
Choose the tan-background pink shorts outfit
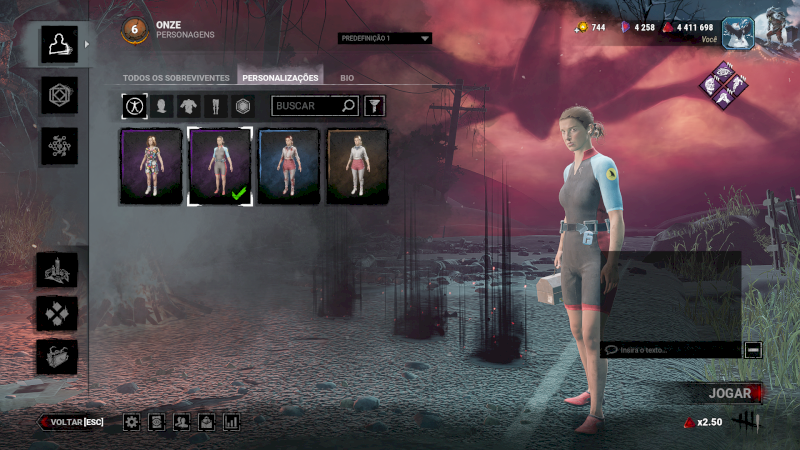pos(357,166)
